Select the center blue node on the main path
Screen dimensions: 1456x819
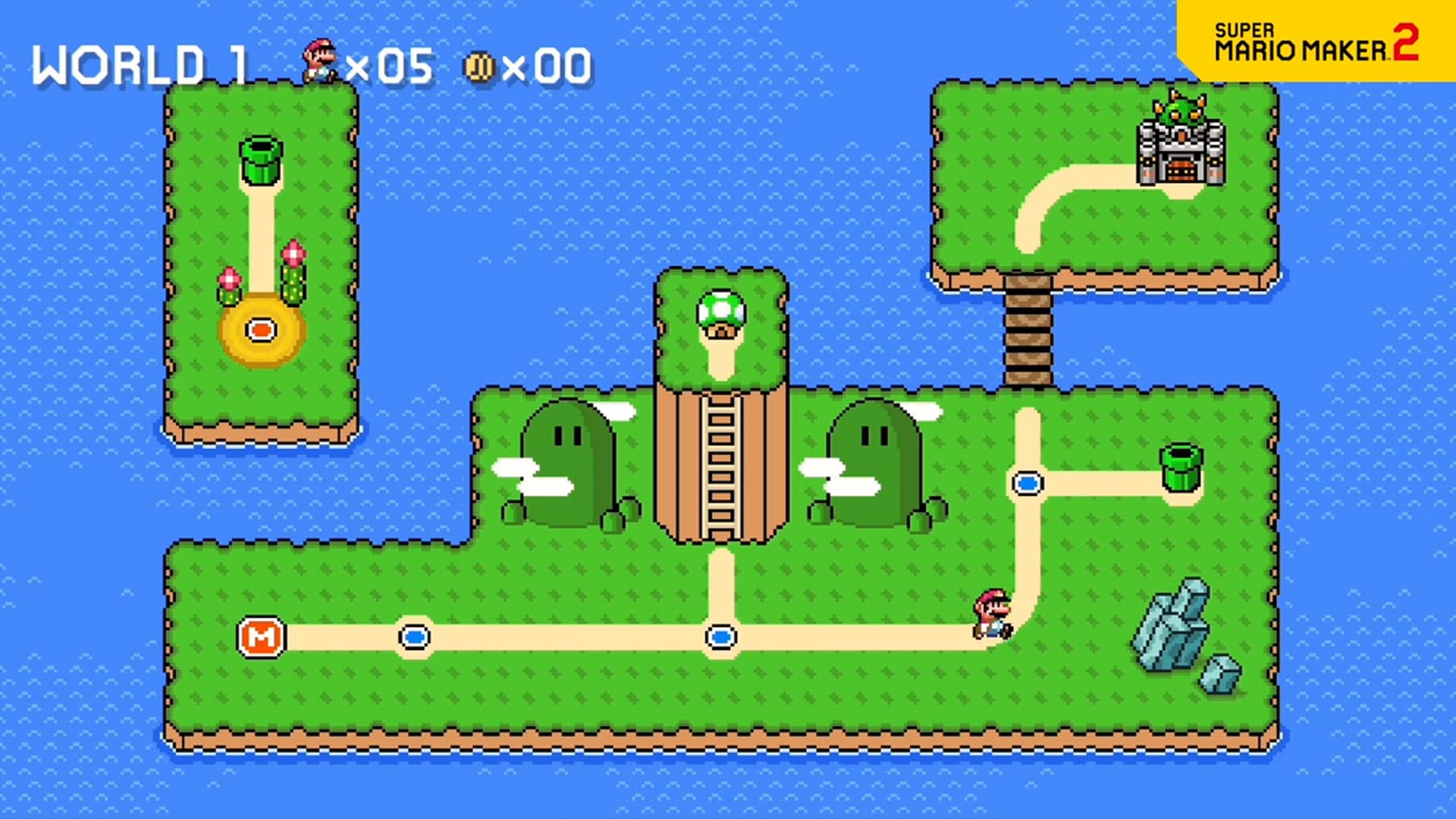coord(720,637)
